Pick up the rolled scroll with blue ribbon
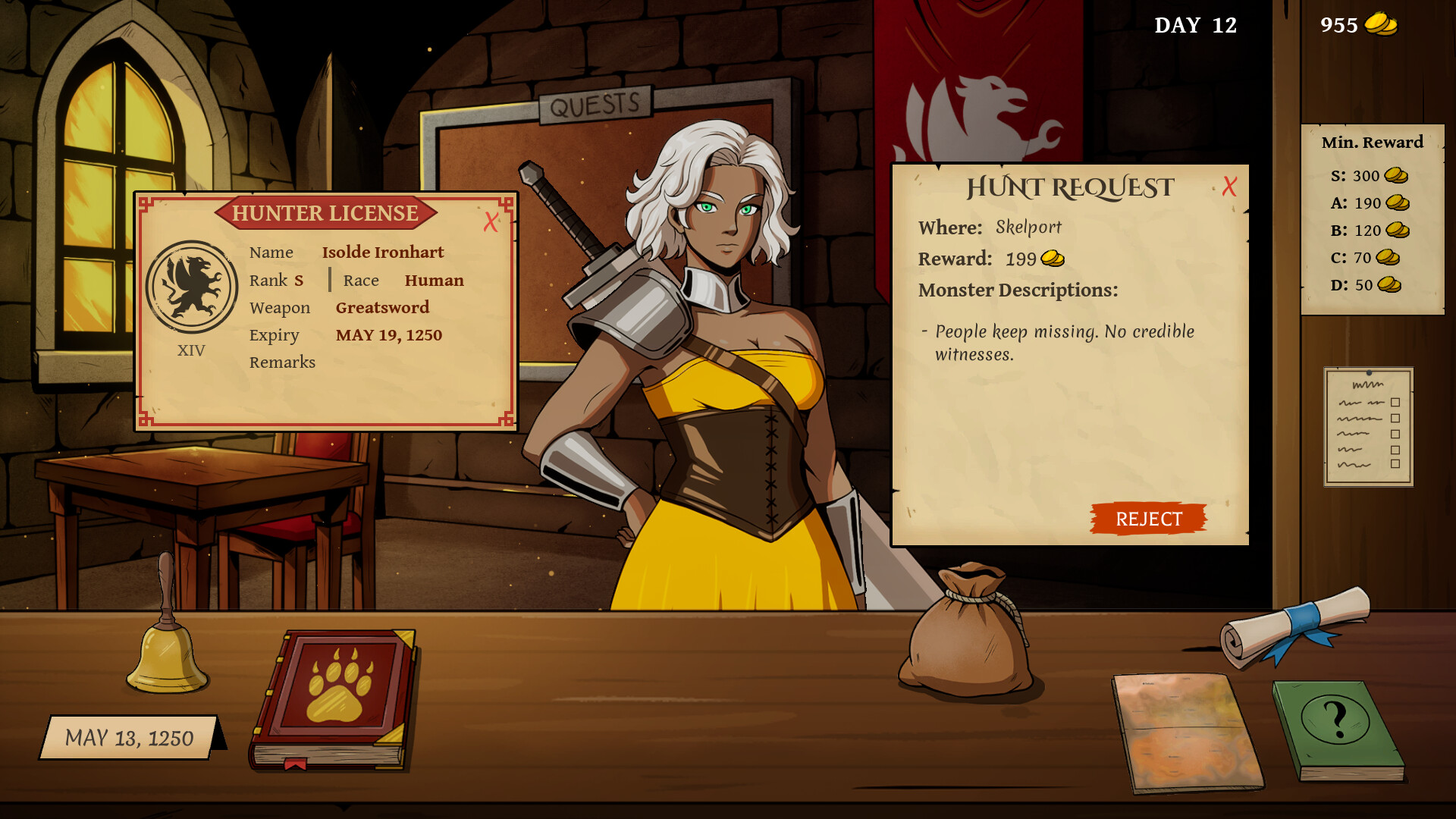 click(x=1294, y=625)
